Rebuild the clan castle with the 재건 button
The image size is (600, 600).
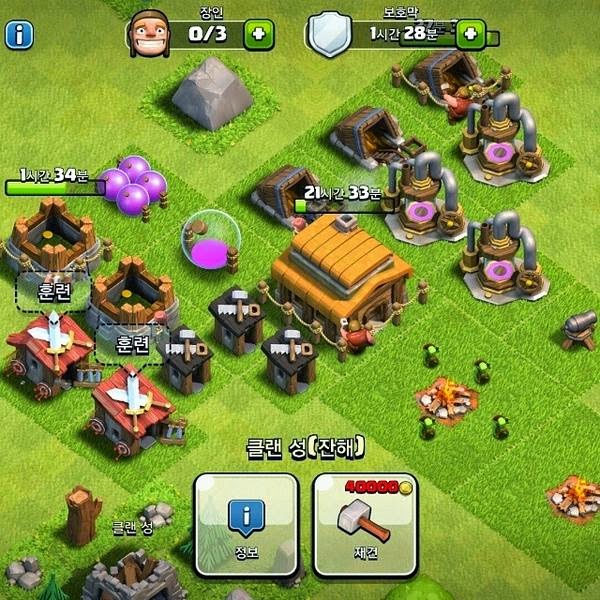(x=365, y=525)
